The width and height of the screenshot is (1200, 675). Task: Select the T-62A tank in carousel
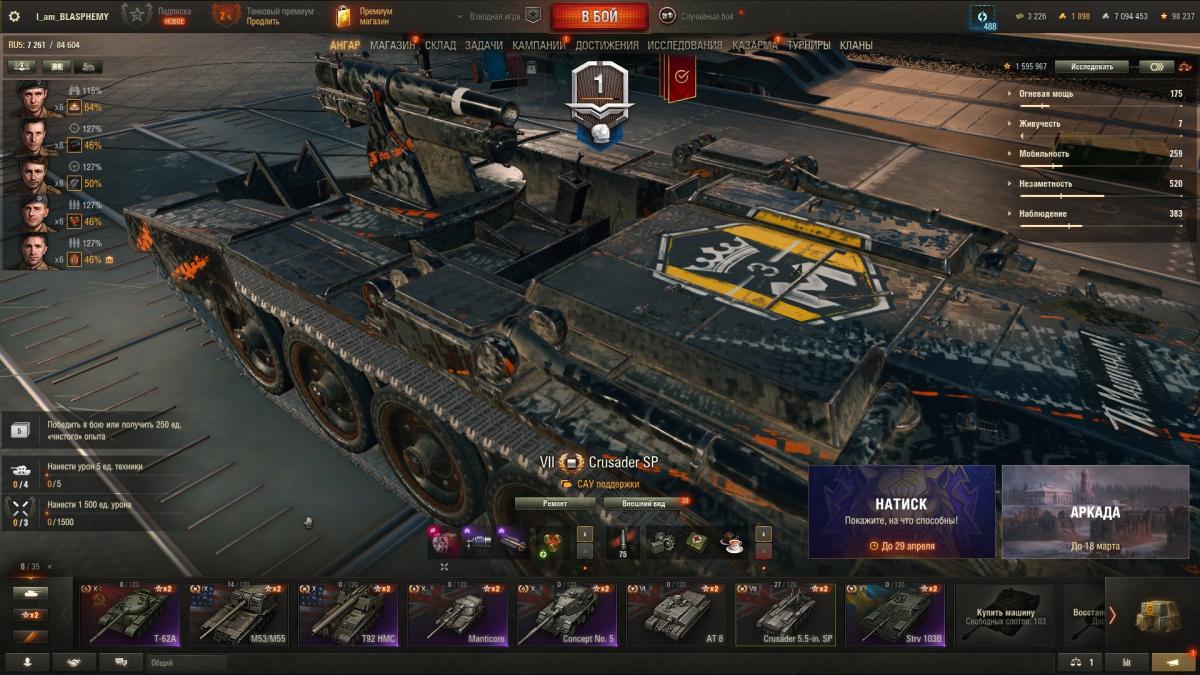pos(130,615)
